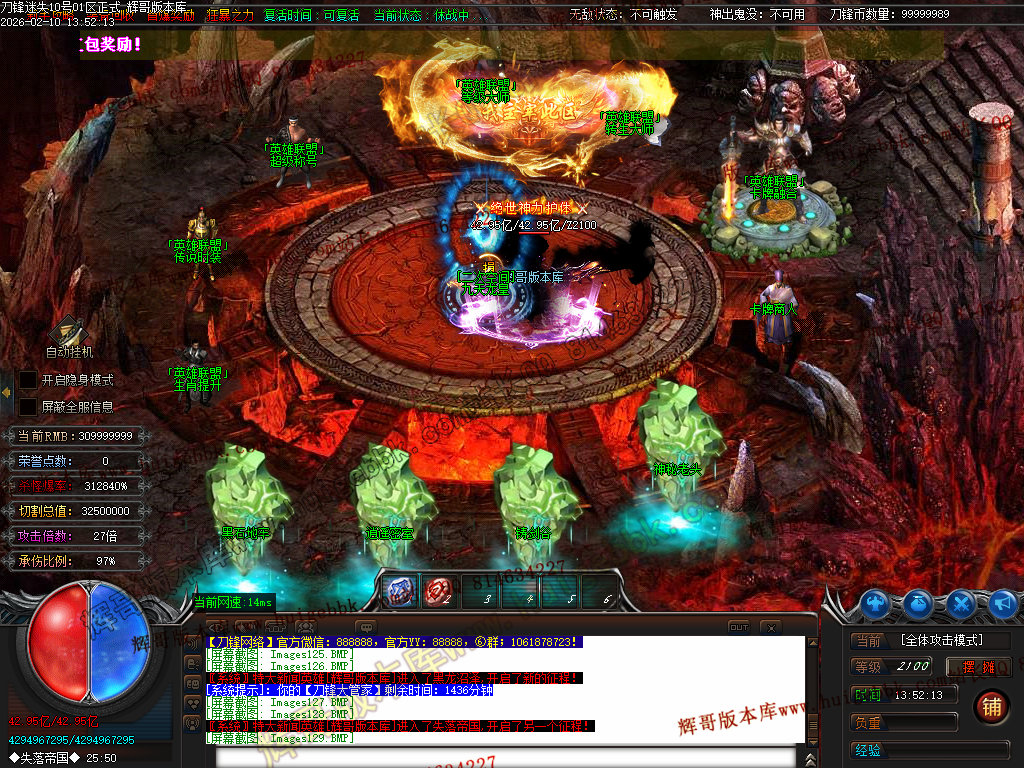
Task: Enable the stealth mode (开启隐身模式) checkbox
Action: pyautogui.click(x=28, y=380)
